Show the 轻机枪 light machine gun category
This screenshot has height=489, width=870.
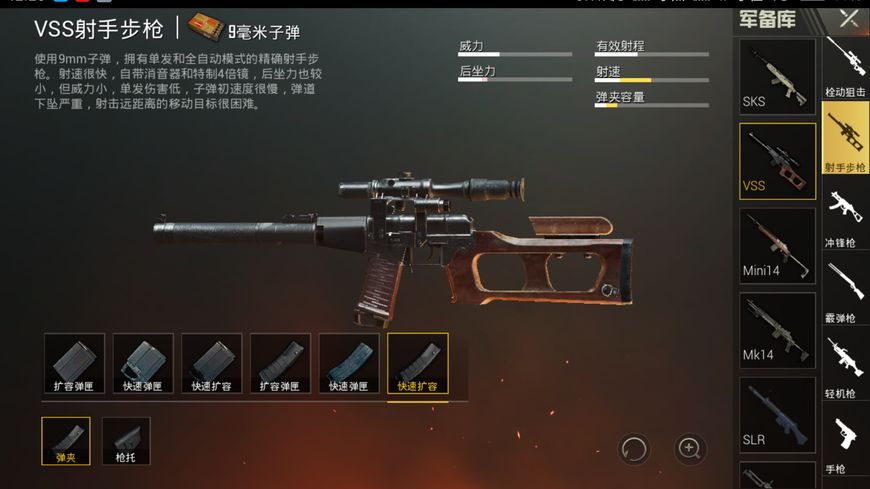coord(845,366)
